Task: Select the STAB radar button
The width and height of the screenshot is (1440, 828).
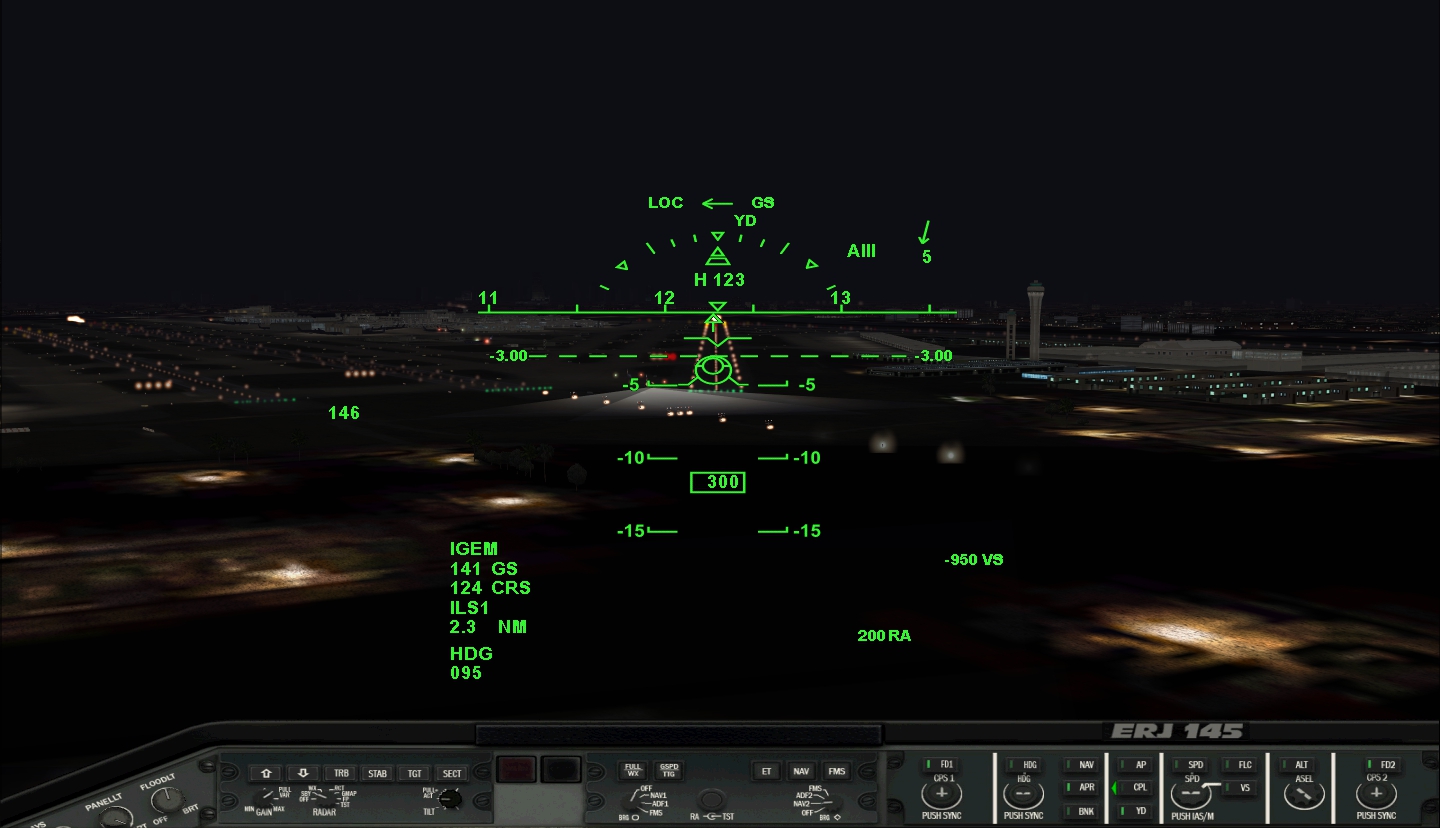Action: [377, 773]
